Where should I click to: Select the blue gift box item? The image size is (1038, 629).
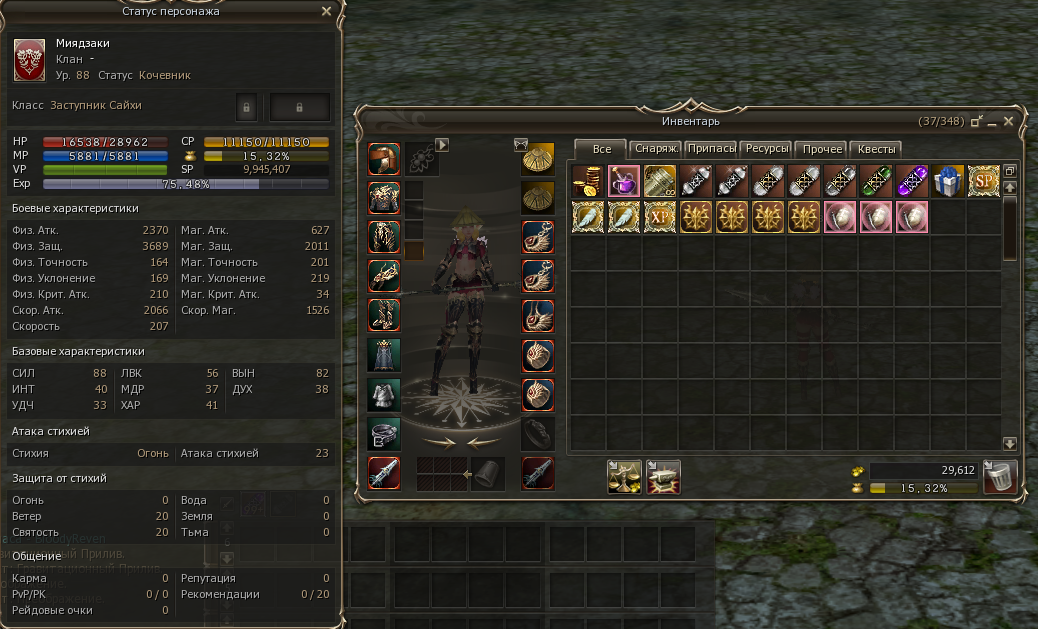pos(948,181)
